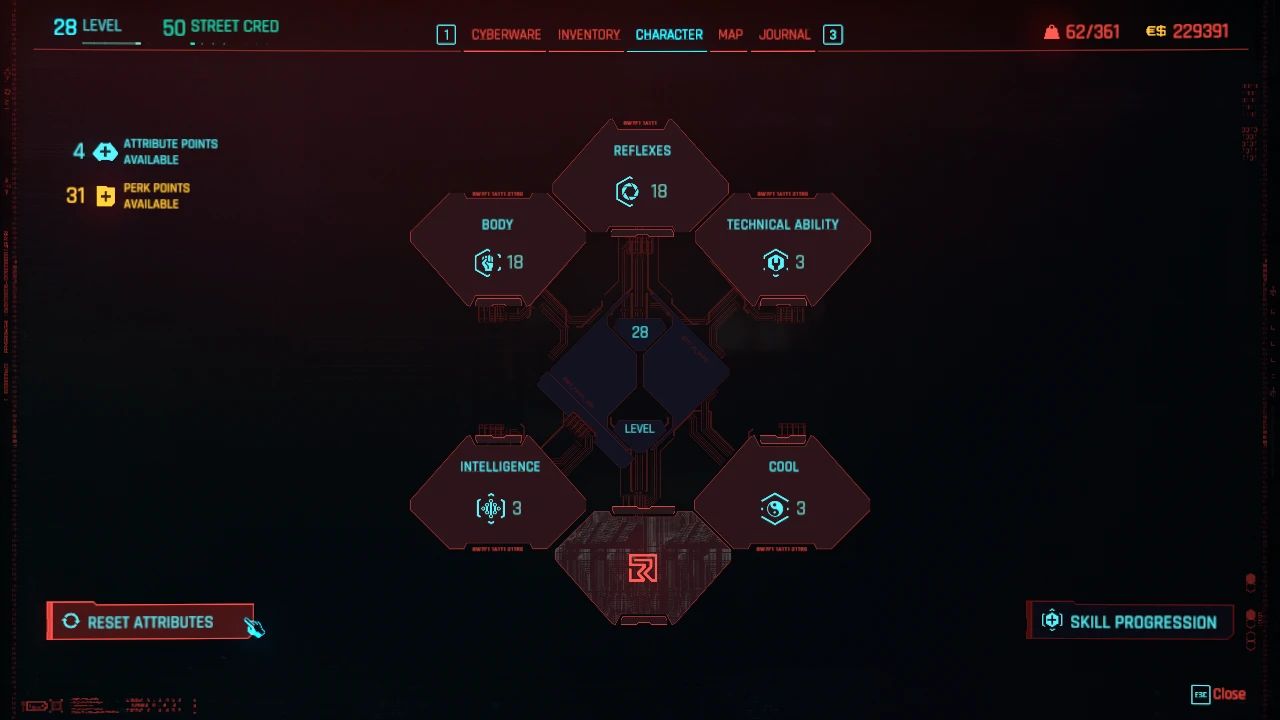Select the Cool yin-yang attribute icon

(773, 509)
